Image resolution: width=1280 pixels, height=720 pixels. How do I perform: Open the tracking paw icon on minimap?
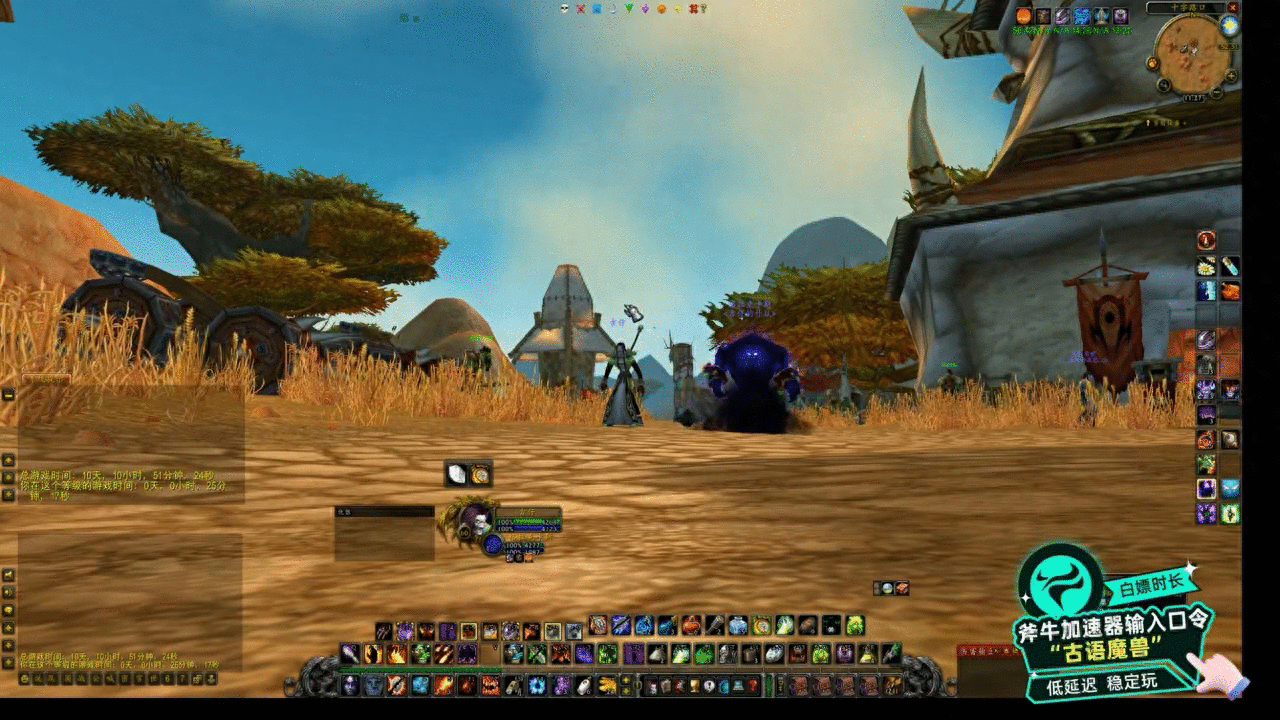tap(1153, 63)
